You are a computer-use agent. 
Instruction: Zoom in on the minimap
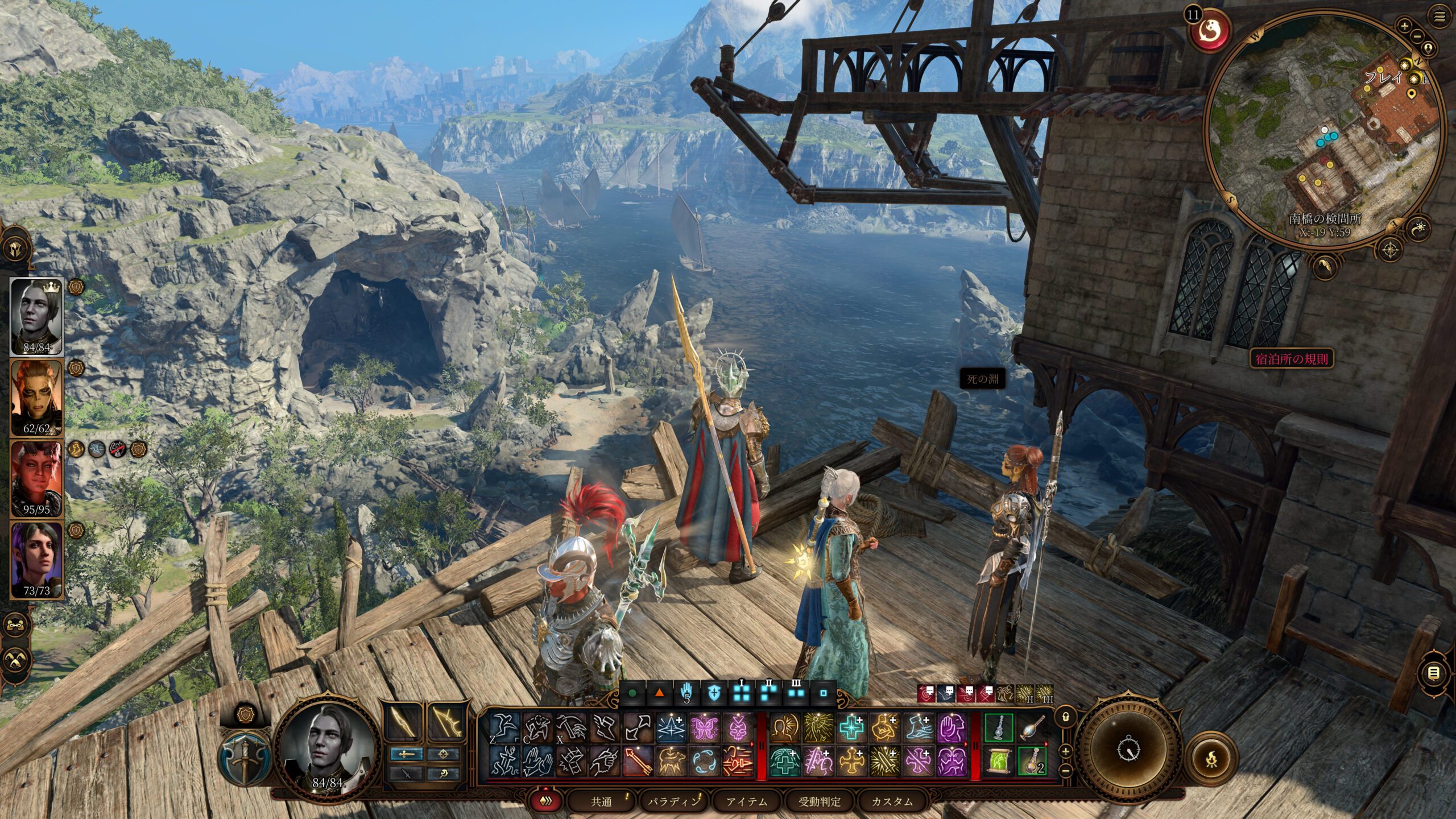pos(1404,26)
